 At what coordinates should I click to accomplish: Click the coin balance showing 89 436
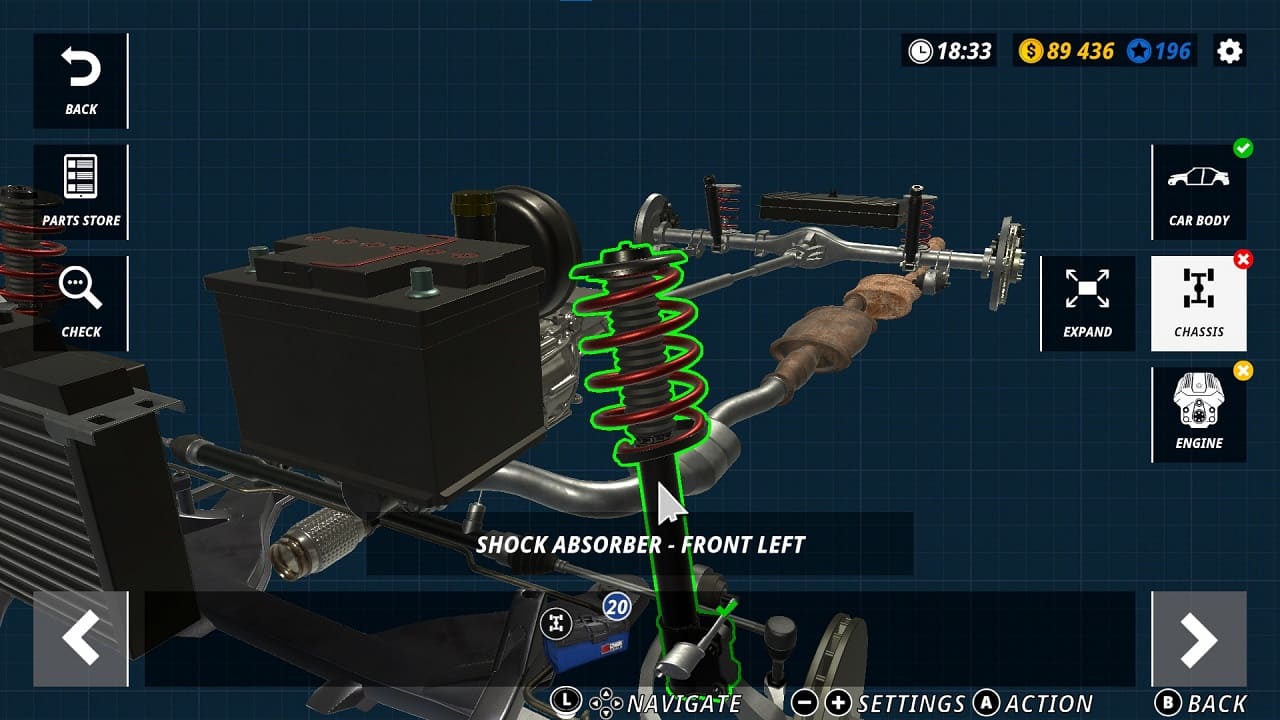(1068, 50)
